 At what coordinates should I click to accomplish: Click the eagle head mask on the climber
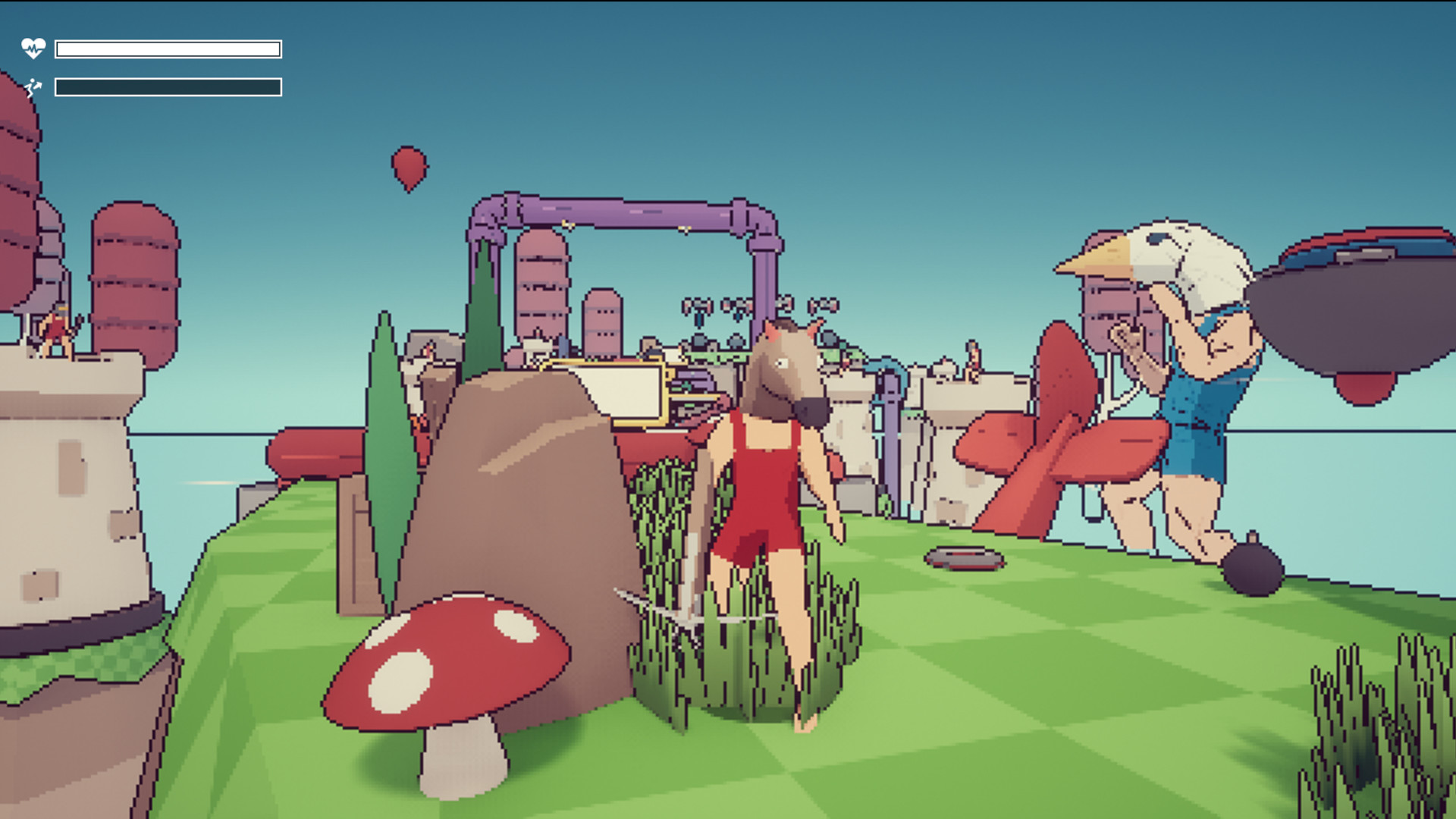pyautogui.click(x=1160, y=258)
